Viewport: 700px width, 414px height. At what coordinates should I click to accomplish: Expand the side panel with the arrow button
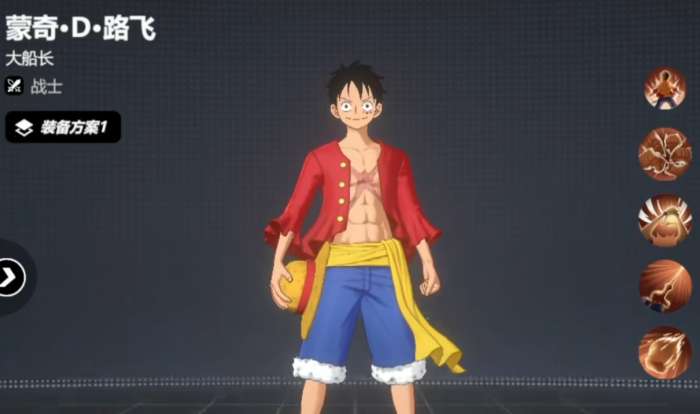(11, 277)
